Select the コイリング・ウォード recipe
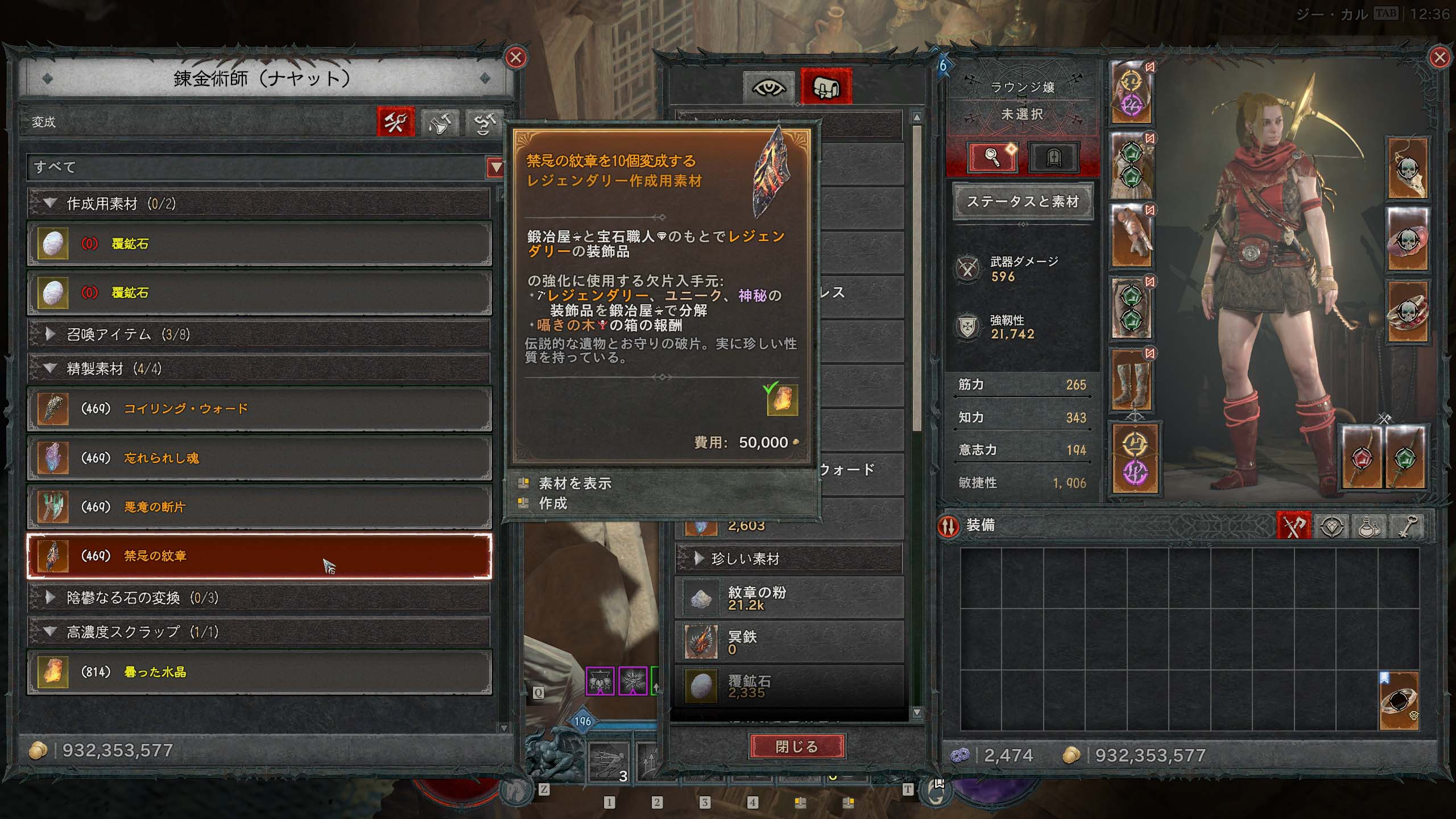 click(x=259, y=409)
